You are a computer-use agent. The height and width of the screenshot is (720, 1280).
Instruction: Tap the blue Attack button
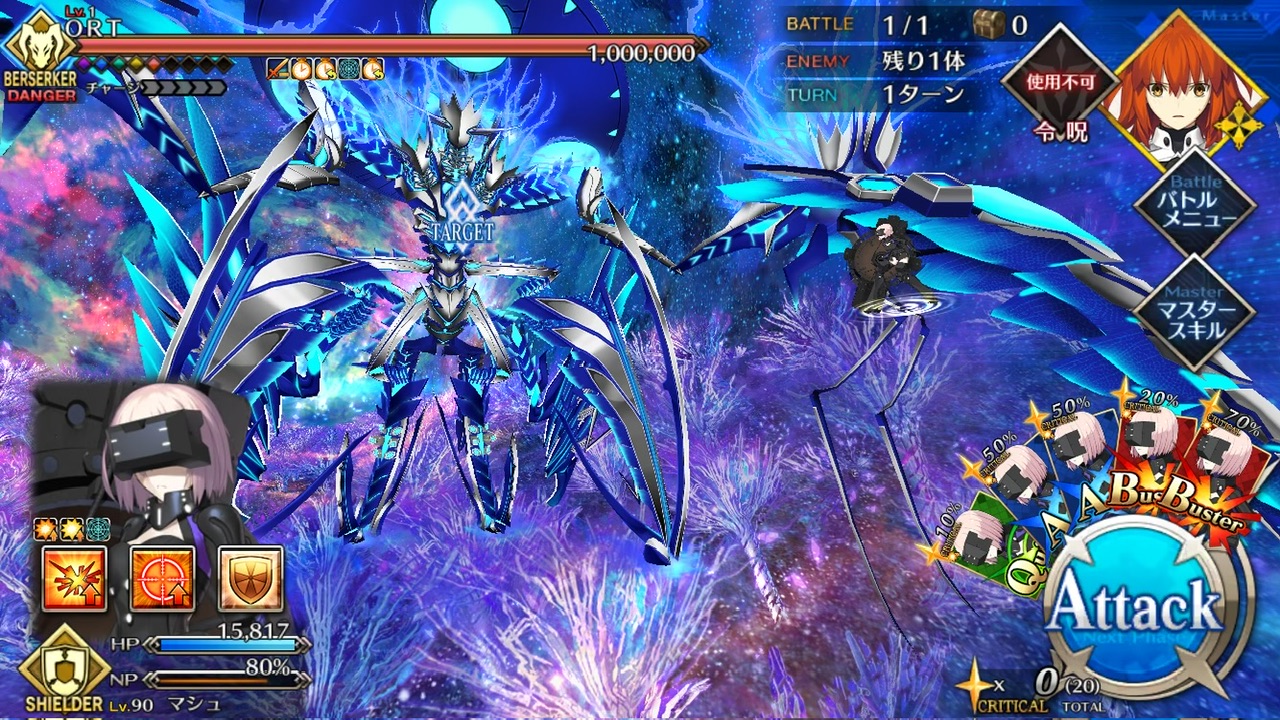1138,606
